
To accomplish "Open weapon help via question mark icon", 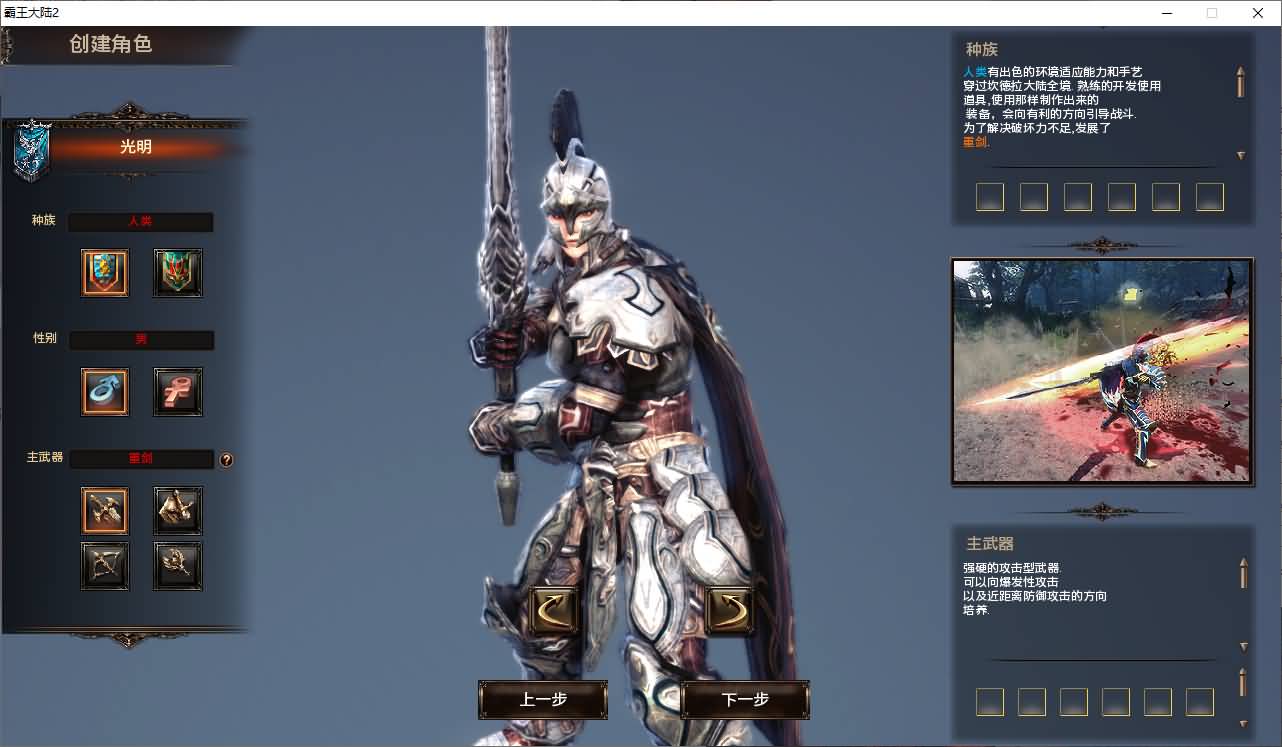I will tap(227, 459).
